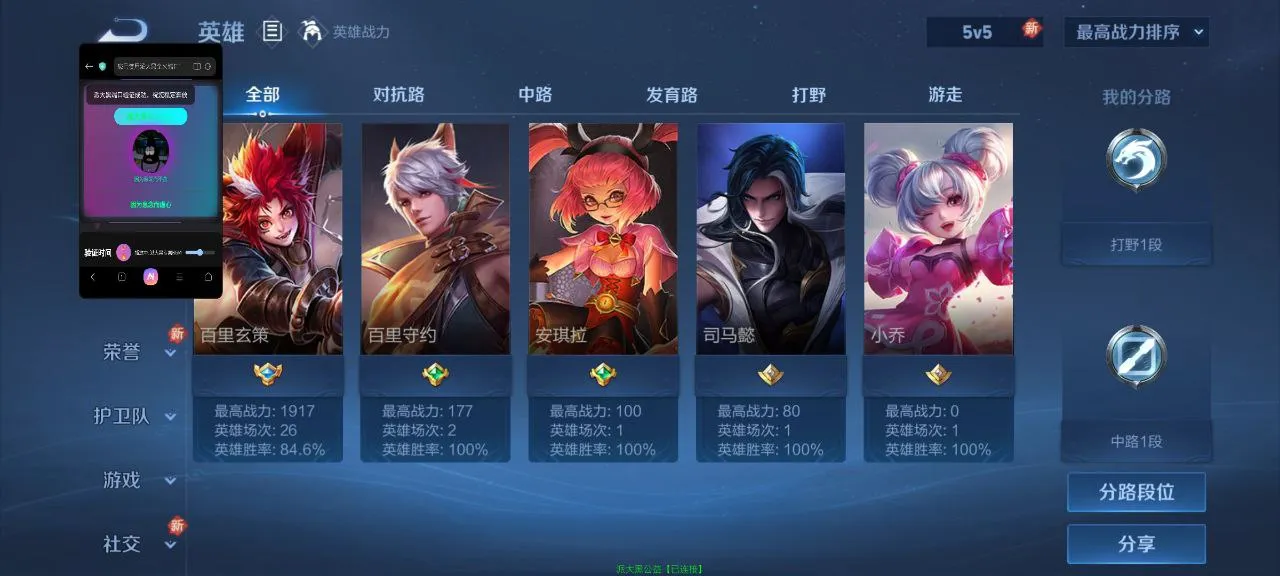
Task: Expand the 荣誉 side menu
Action: click(137, 352)
